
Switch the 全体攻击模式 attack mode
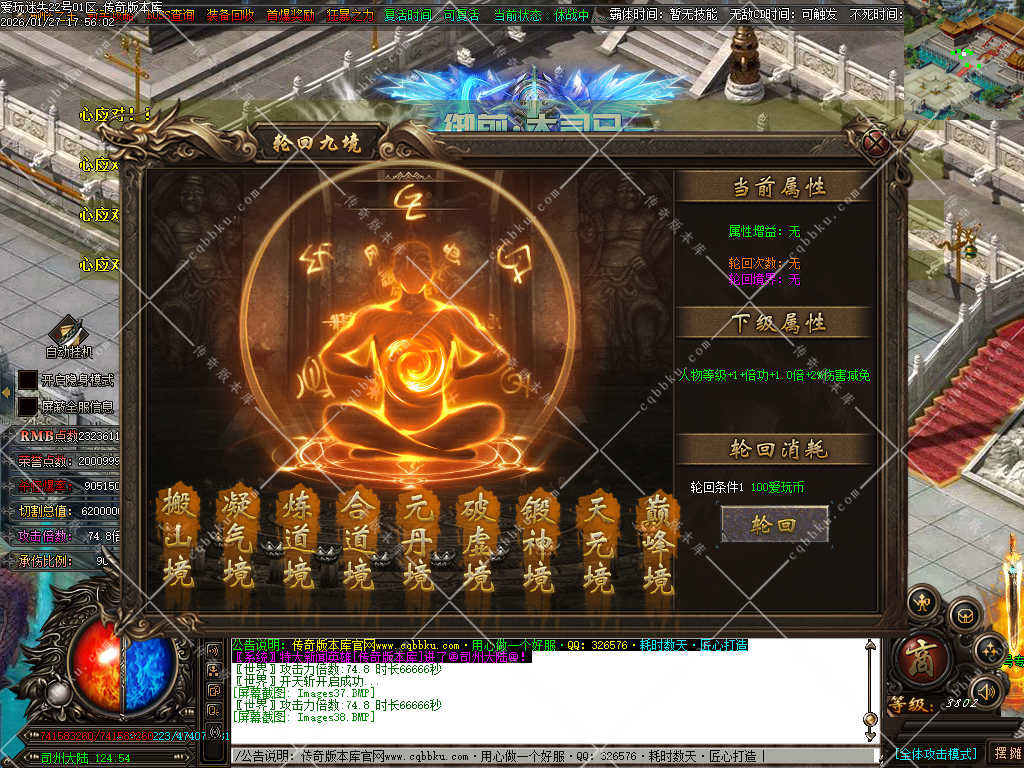[x=935, y=753]
